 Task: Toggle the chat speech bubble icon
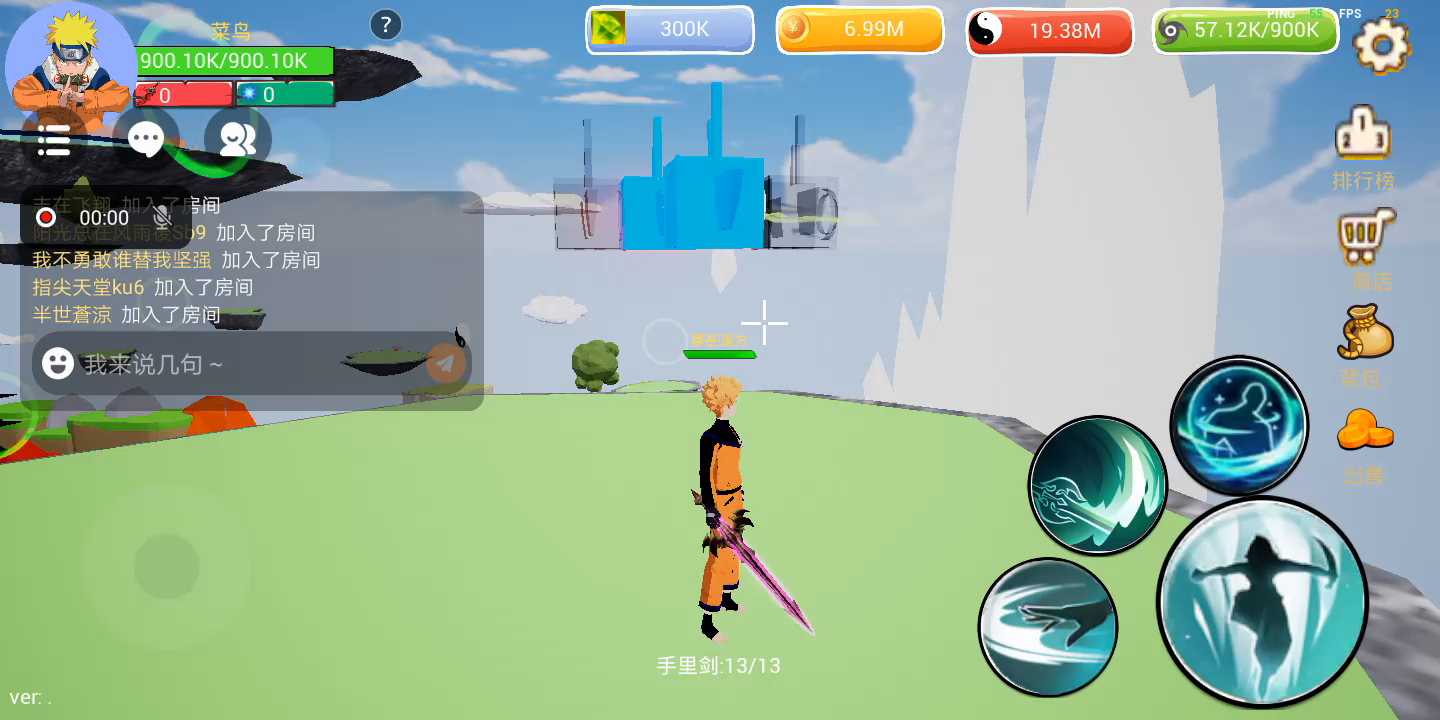146,140
